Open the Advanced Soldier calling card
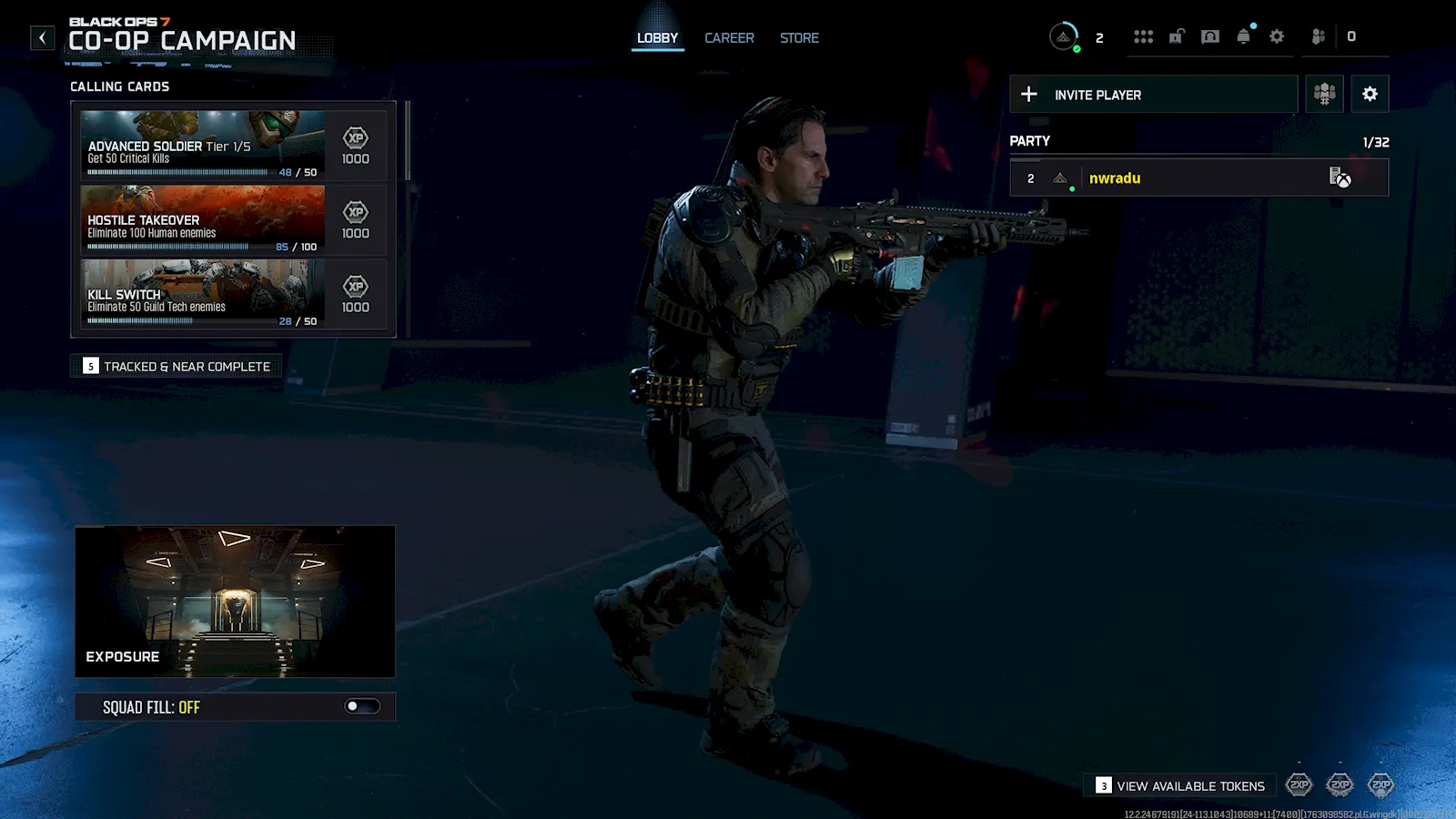Image resolution: width=1456 pixels, height=819 pixels. (203, 145)
